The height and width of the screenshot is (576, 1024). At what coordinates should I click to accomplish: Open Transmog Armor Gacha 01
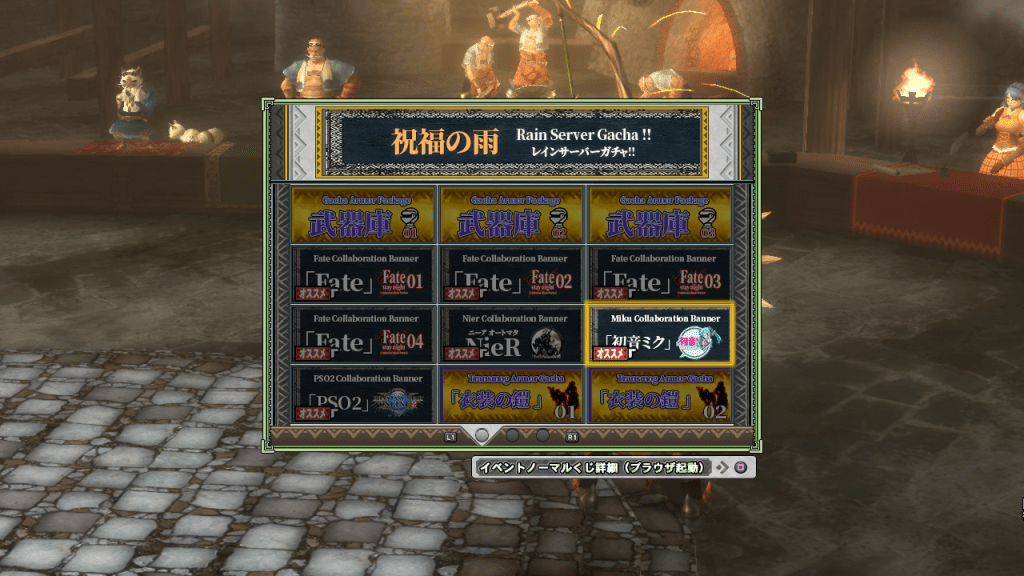[x=511, y=394]
